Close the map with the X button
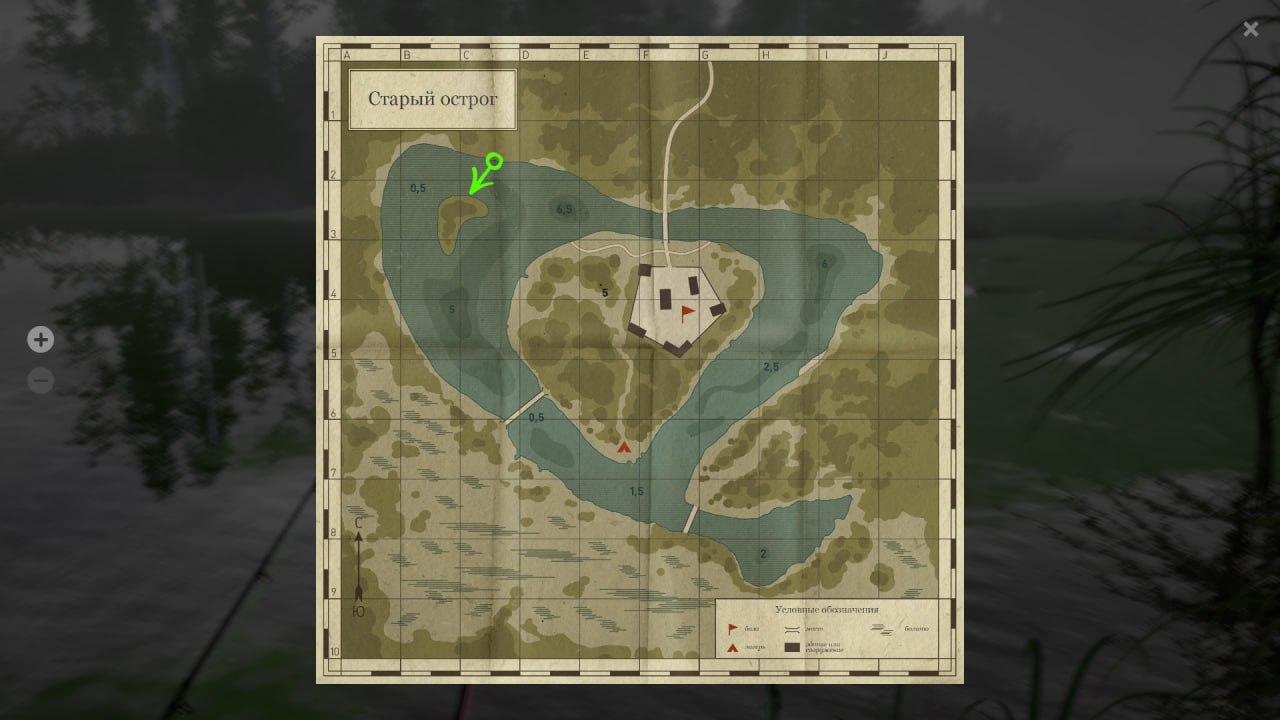The image size is (1280, 720). (x=1250, y=28)
